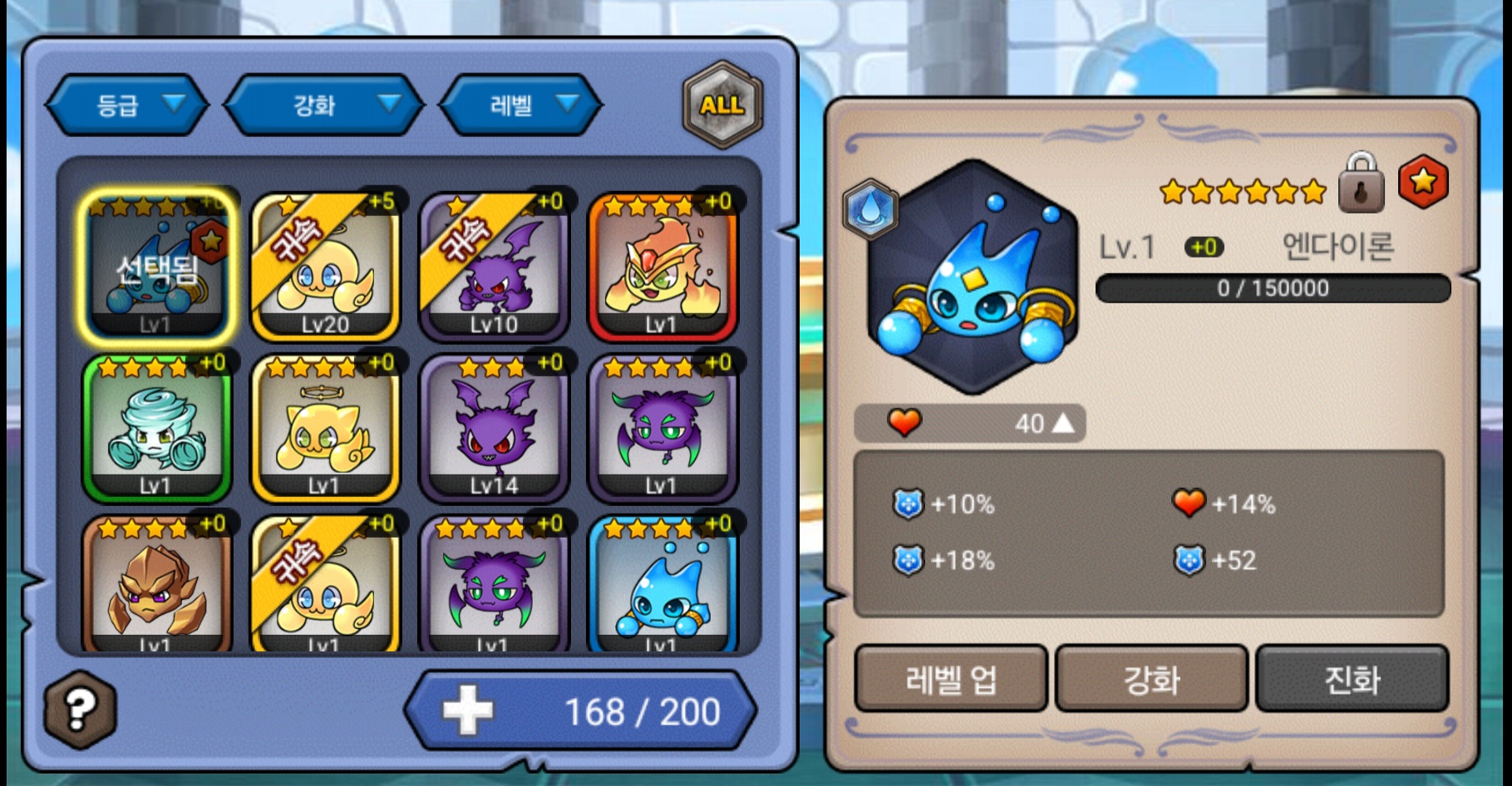
Task: Expand pet storage with the plus button
Action: tap(467, 711)
